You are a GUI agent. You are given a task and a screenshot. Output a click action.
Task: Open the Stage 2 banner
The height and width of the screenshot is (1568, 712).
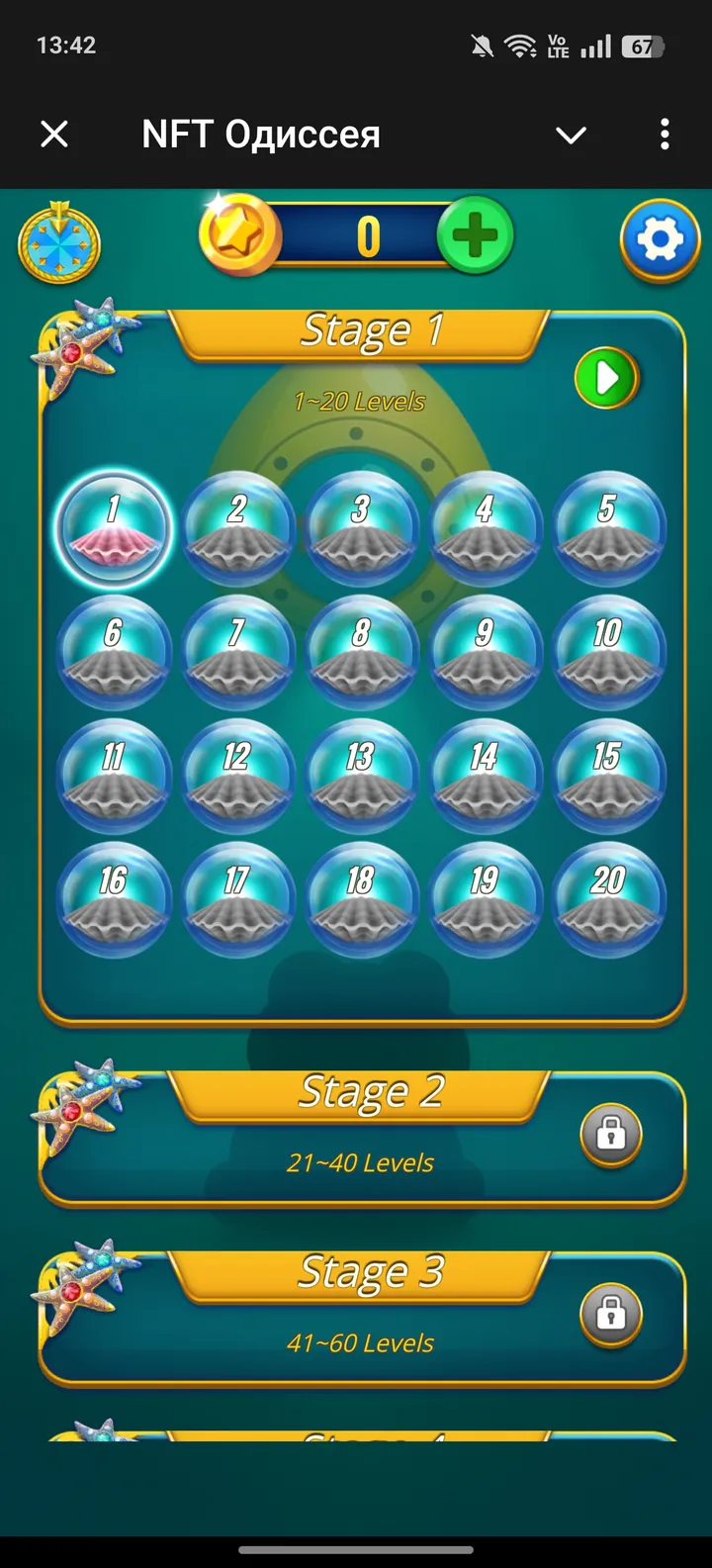tap(361, 1095)
